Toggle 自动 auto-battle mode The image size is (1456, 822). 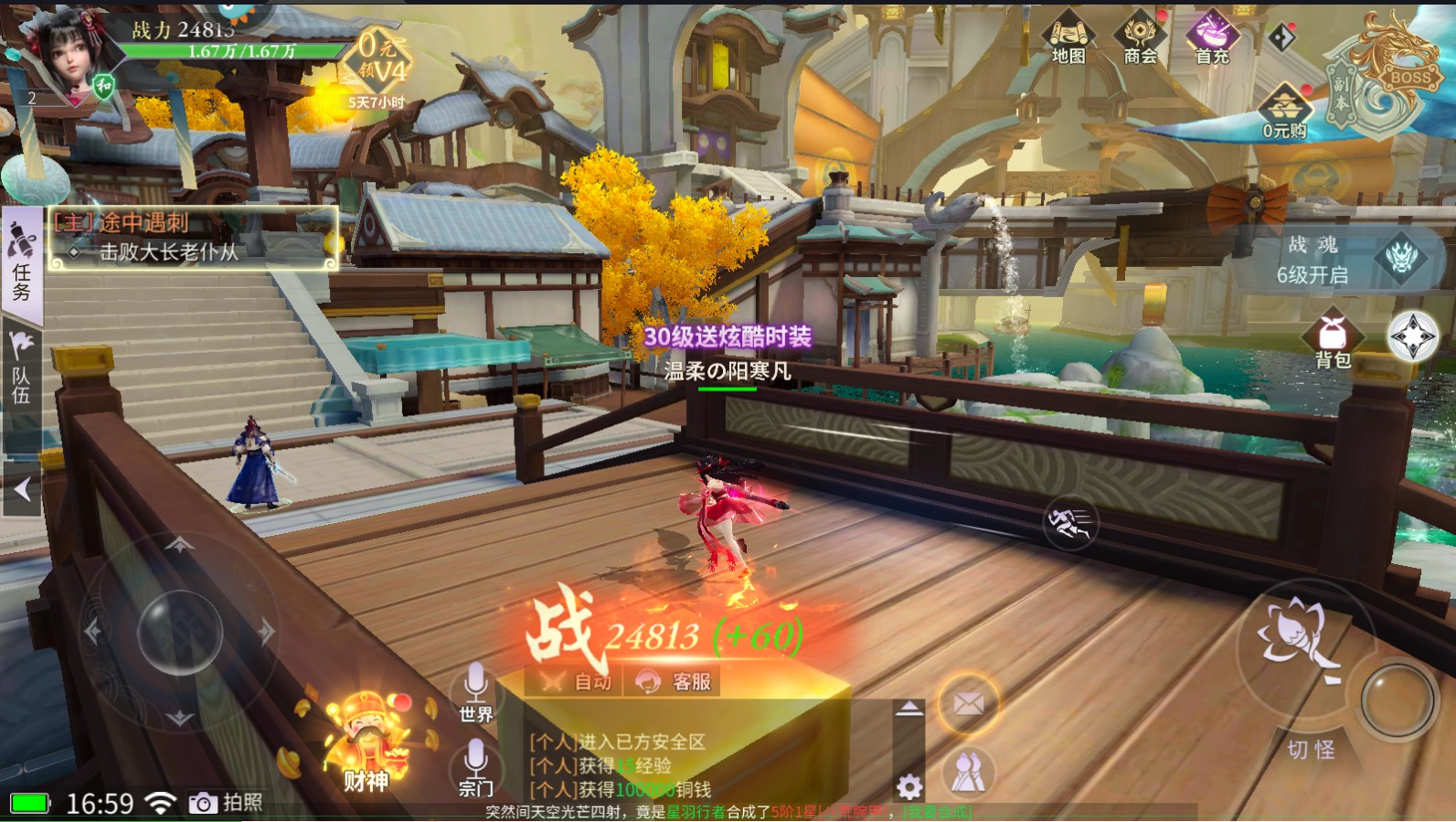pyautogui.click(x=576, y=681)
